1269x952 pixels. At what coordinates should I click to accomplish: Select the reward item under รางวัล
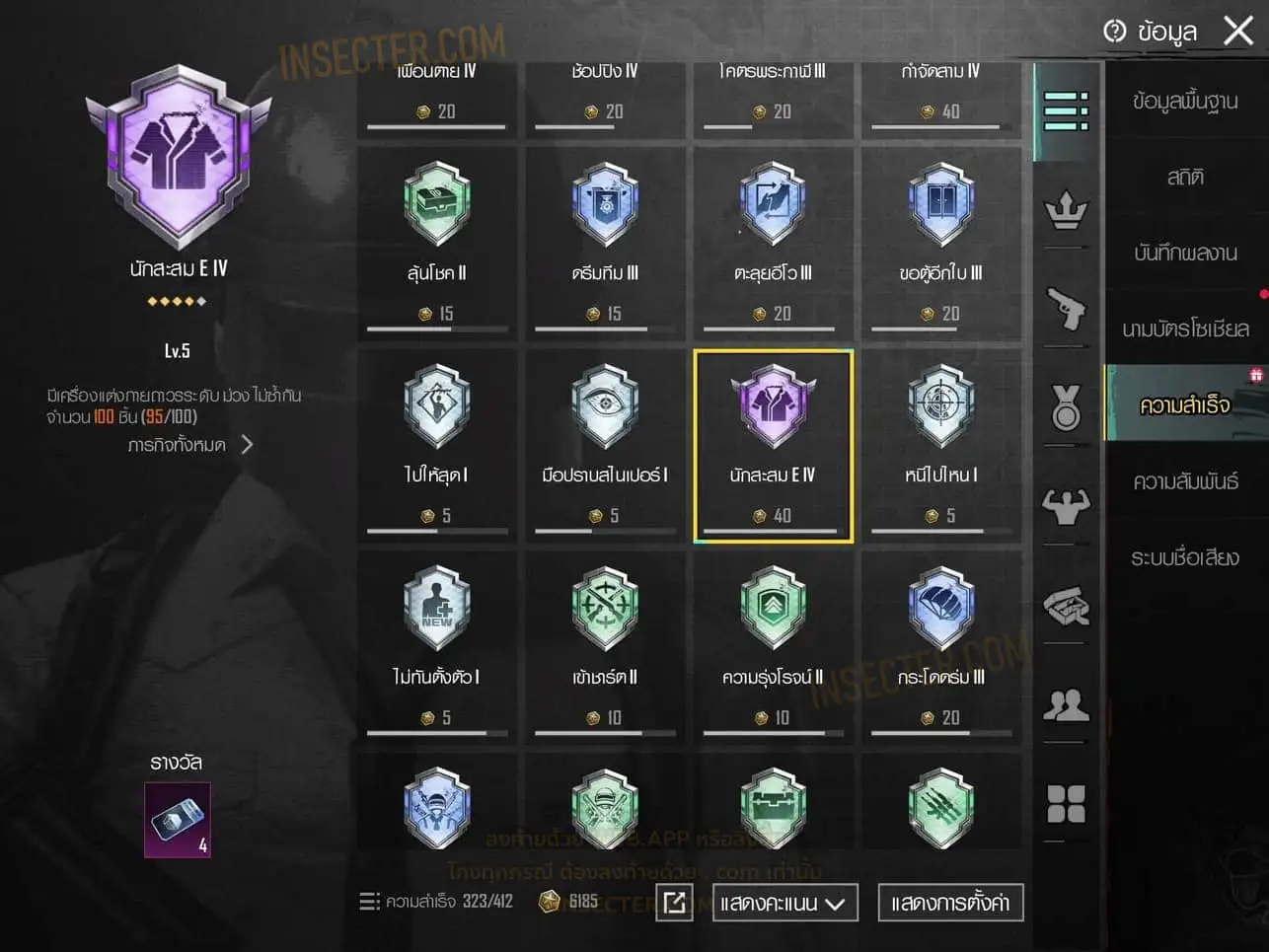click(x=178, y=819)
